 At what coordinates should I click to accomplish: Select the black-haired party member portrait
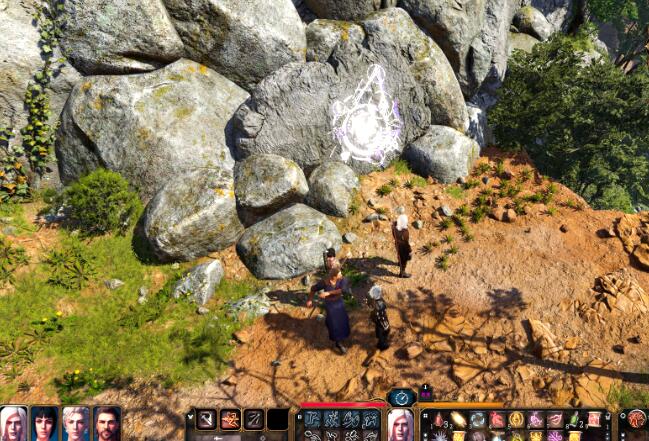point(45,423)
